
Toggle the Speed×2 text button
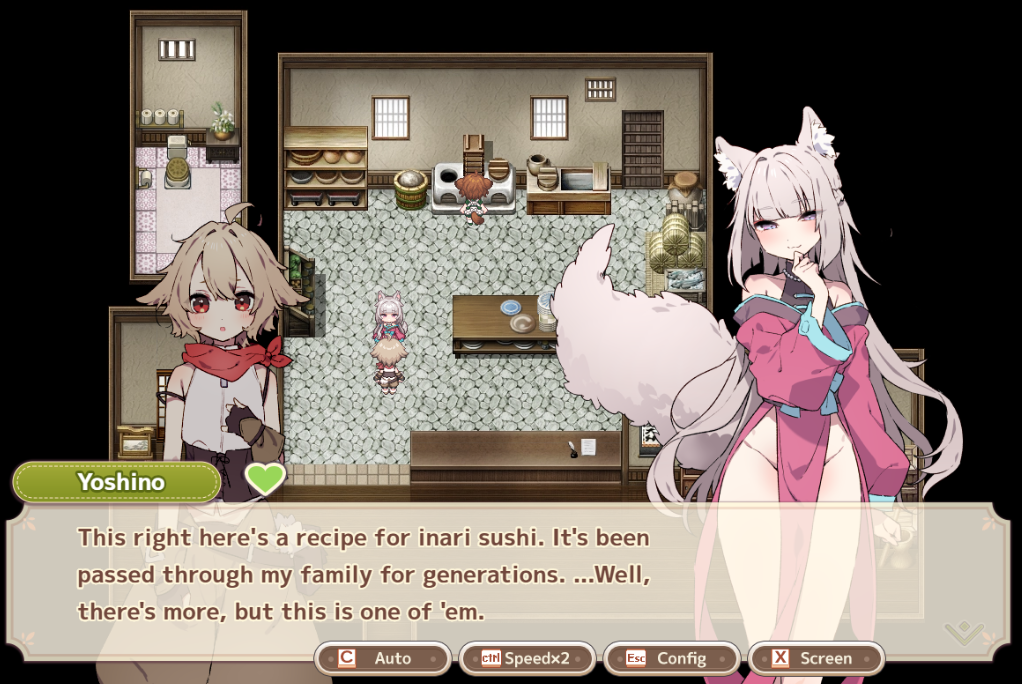527,658
